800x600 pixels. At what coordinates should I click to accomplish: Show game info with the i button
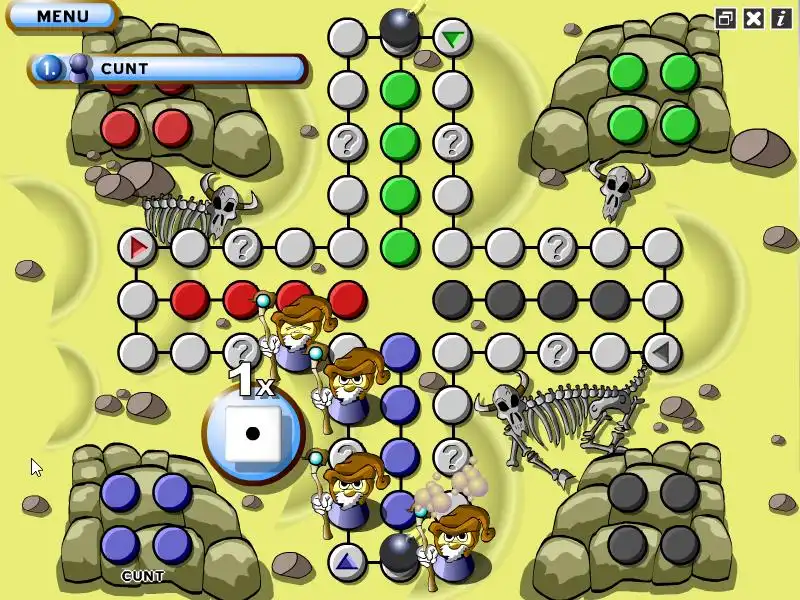pos(780,18)
